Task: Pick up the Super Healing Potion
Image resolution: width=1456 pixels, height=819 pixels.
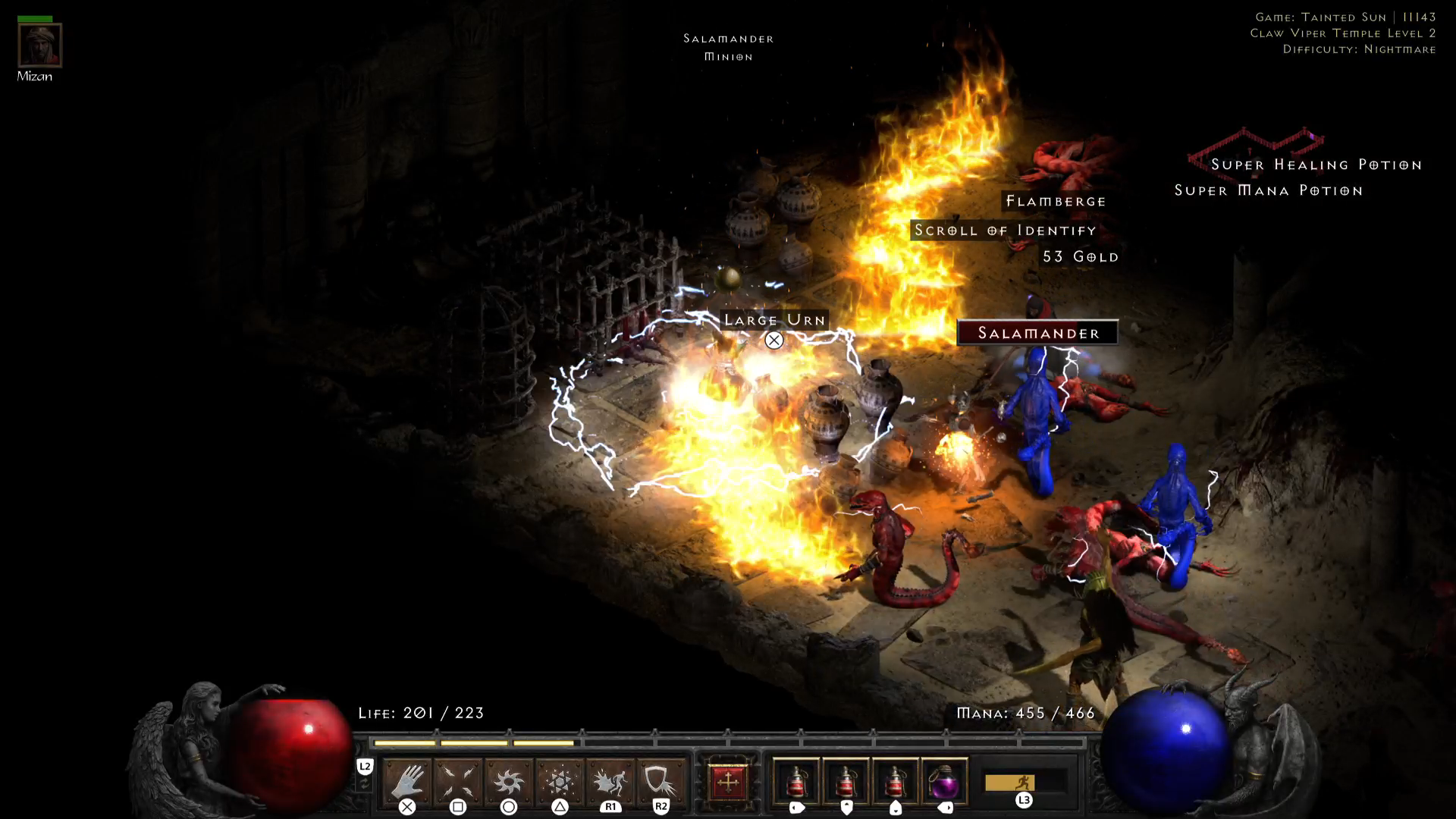Action: [1316, 165]
